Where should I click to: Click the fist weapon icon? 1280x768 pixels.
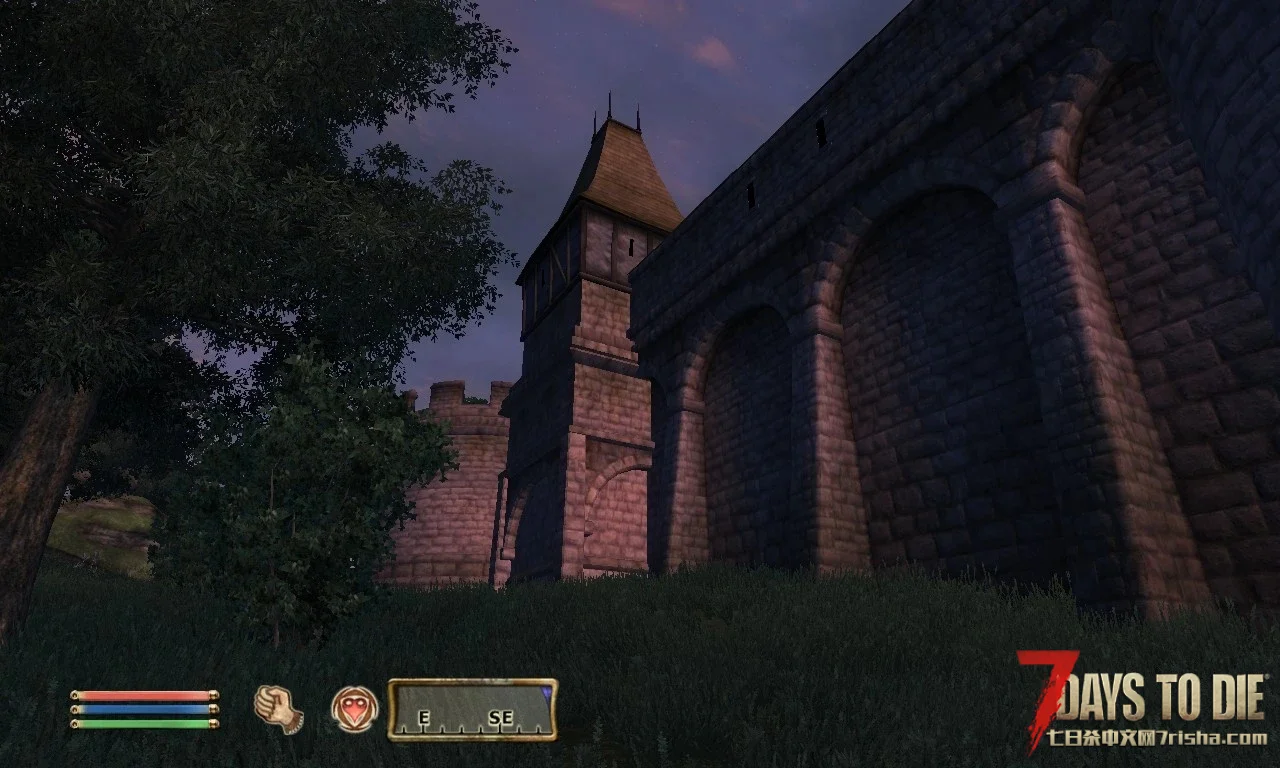(278, 709)
